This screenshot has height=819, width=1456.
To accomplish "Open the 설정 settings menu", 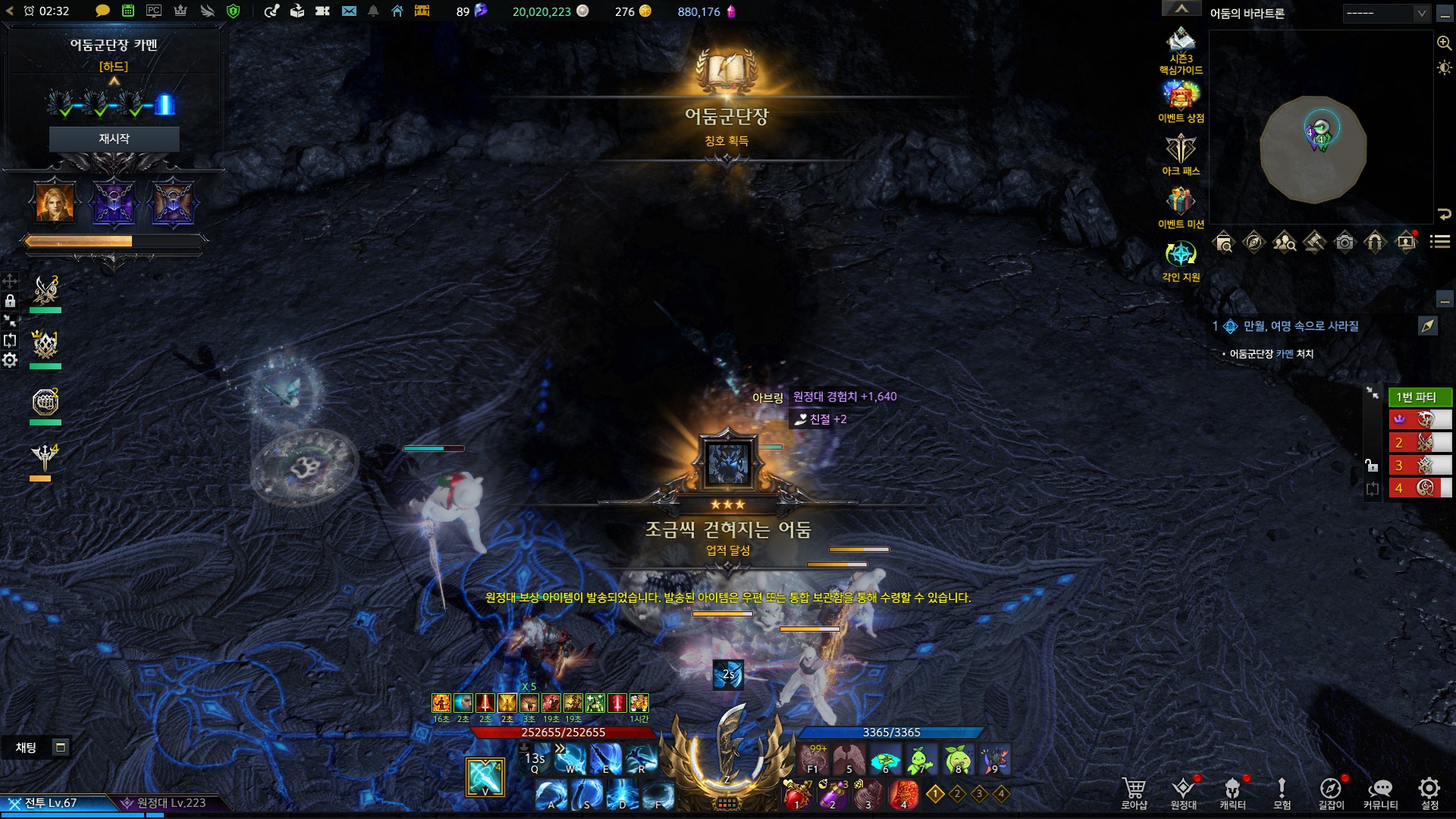I will pyautogui.click(x=1429, y=792).
